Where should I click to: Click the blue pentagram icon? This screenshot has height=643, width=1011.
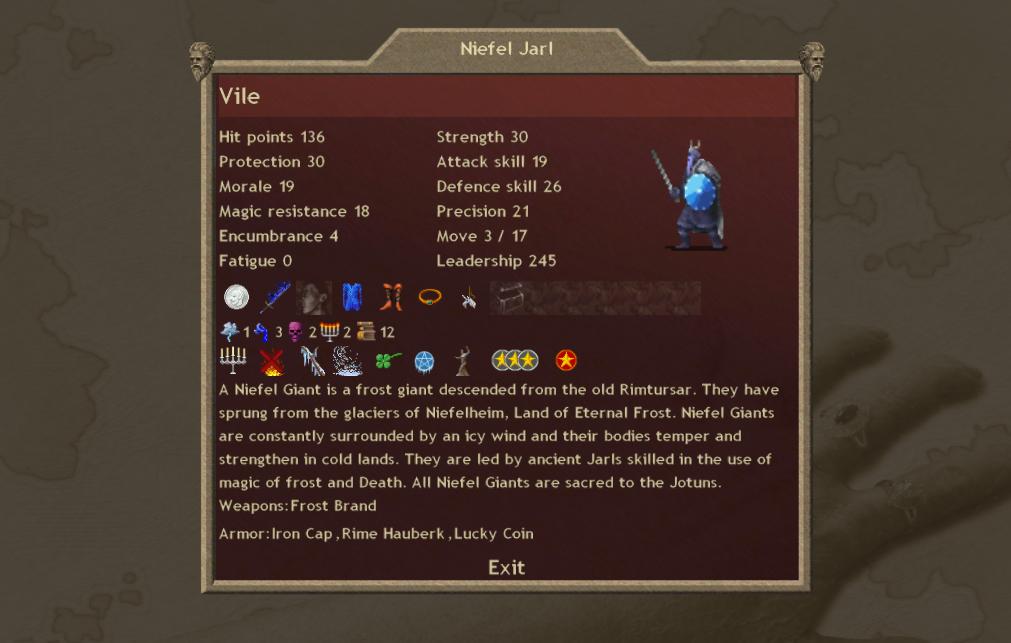(x=425, y=361)
